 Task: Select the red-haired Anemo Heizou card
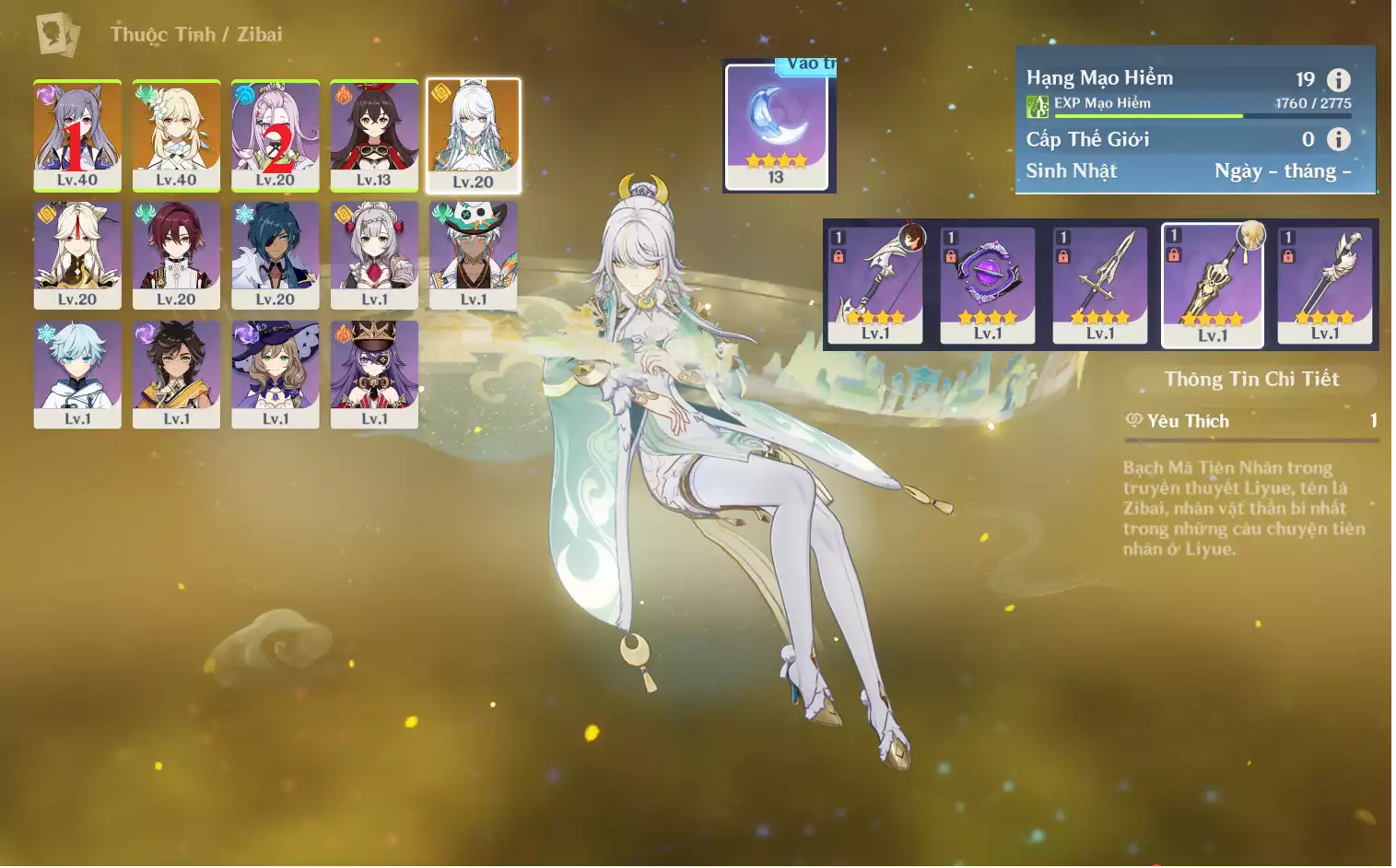click(176, 254)
